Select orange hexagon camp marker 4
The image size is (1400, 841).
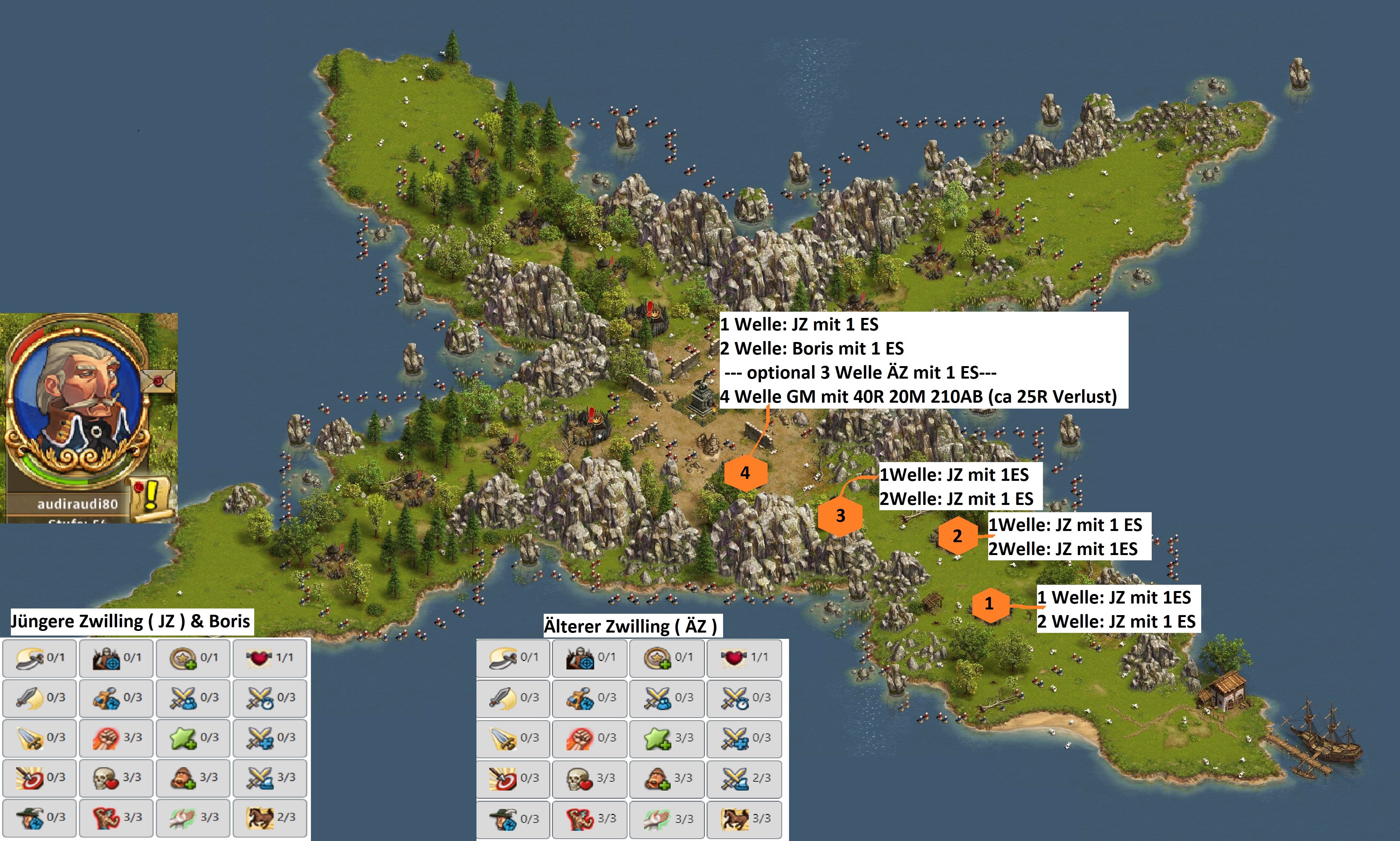pyautogui.click(x=745, y=473)
